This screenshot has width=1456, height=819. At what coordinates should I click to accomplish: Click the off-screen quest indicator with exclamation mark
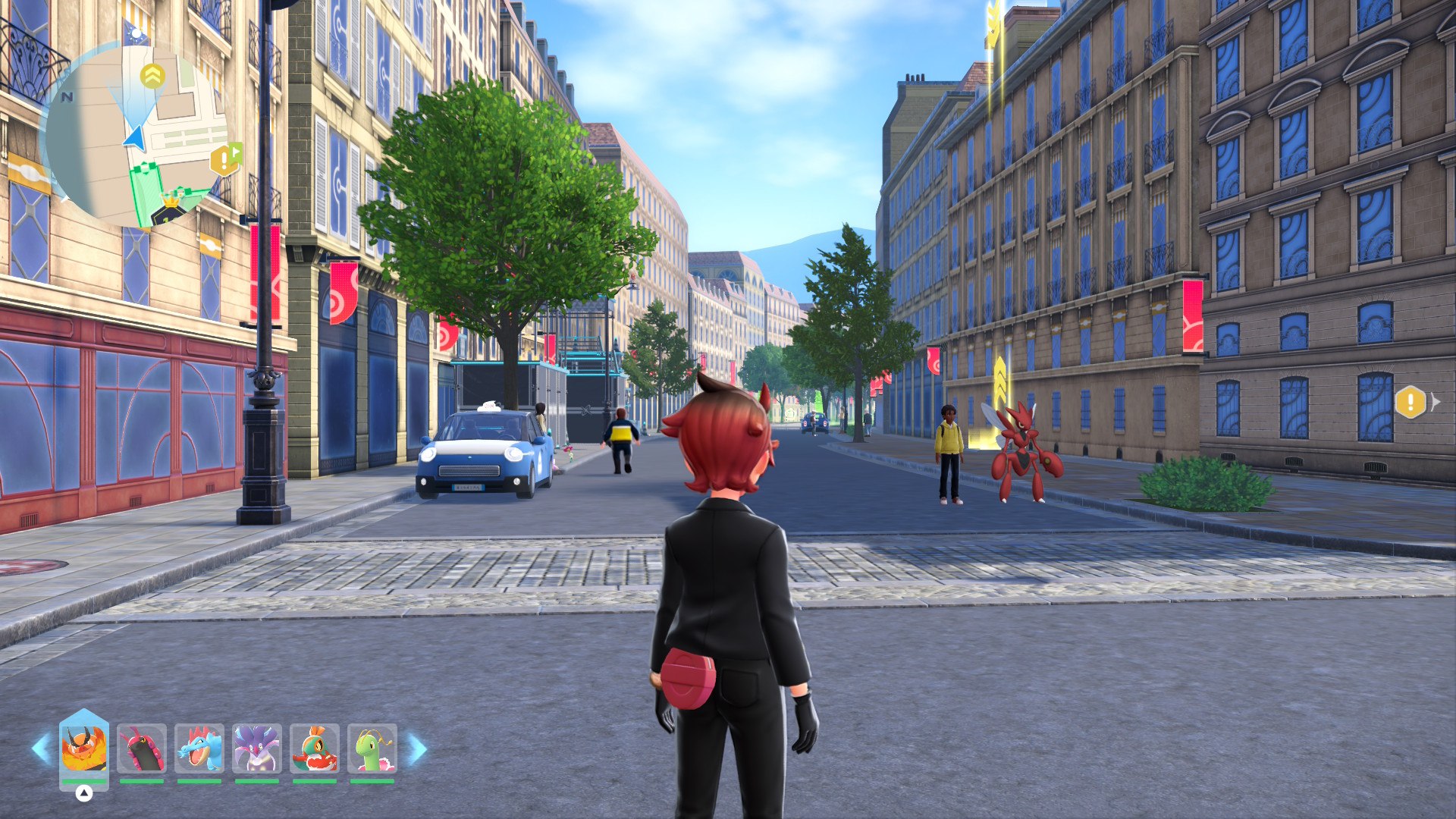[x=1411, y=402]
